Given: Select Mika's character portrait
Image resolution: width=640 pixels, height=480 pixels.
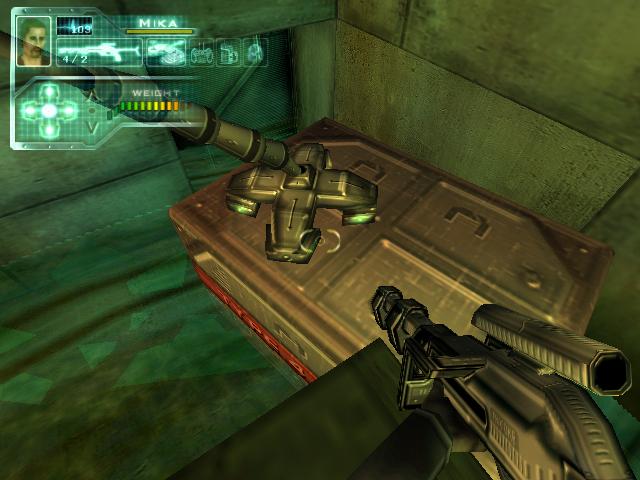Looking at the screenshot, I should pyautogui.click(x=35, y=40).
